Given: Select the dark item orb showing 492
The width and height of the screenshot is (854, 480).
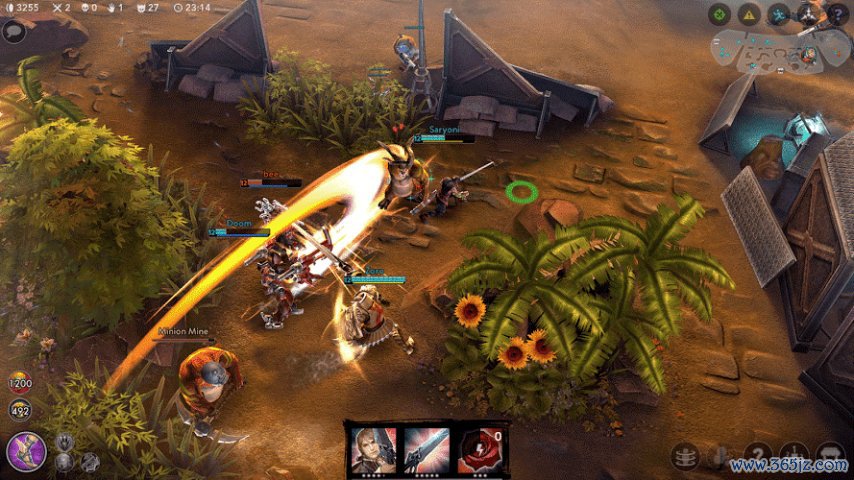Looking at the screenshot, I should pos(18,409).
